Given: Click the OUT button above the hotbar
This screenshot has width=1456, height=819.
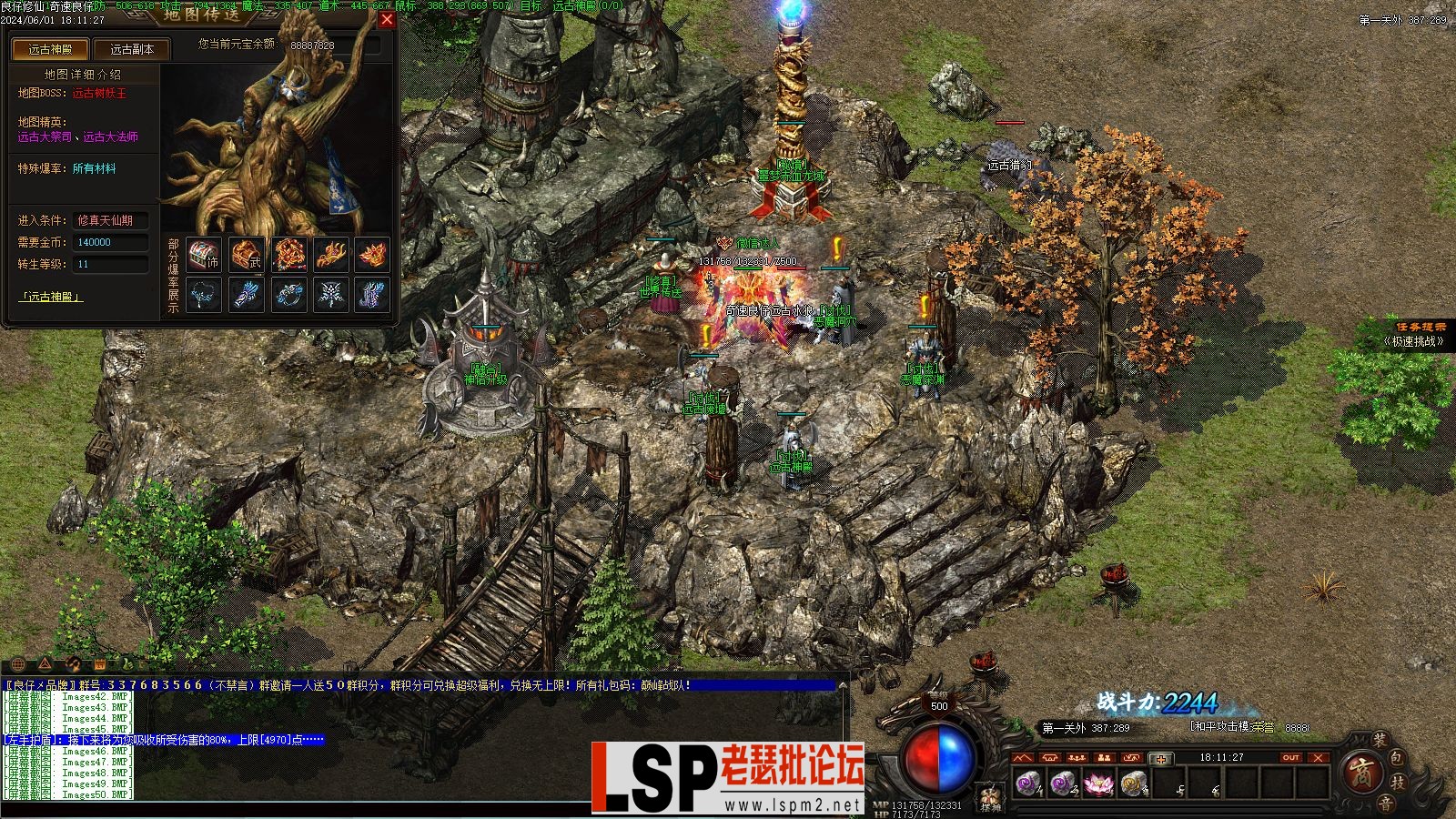Looking at the screenshot, I should (1290, 758).
